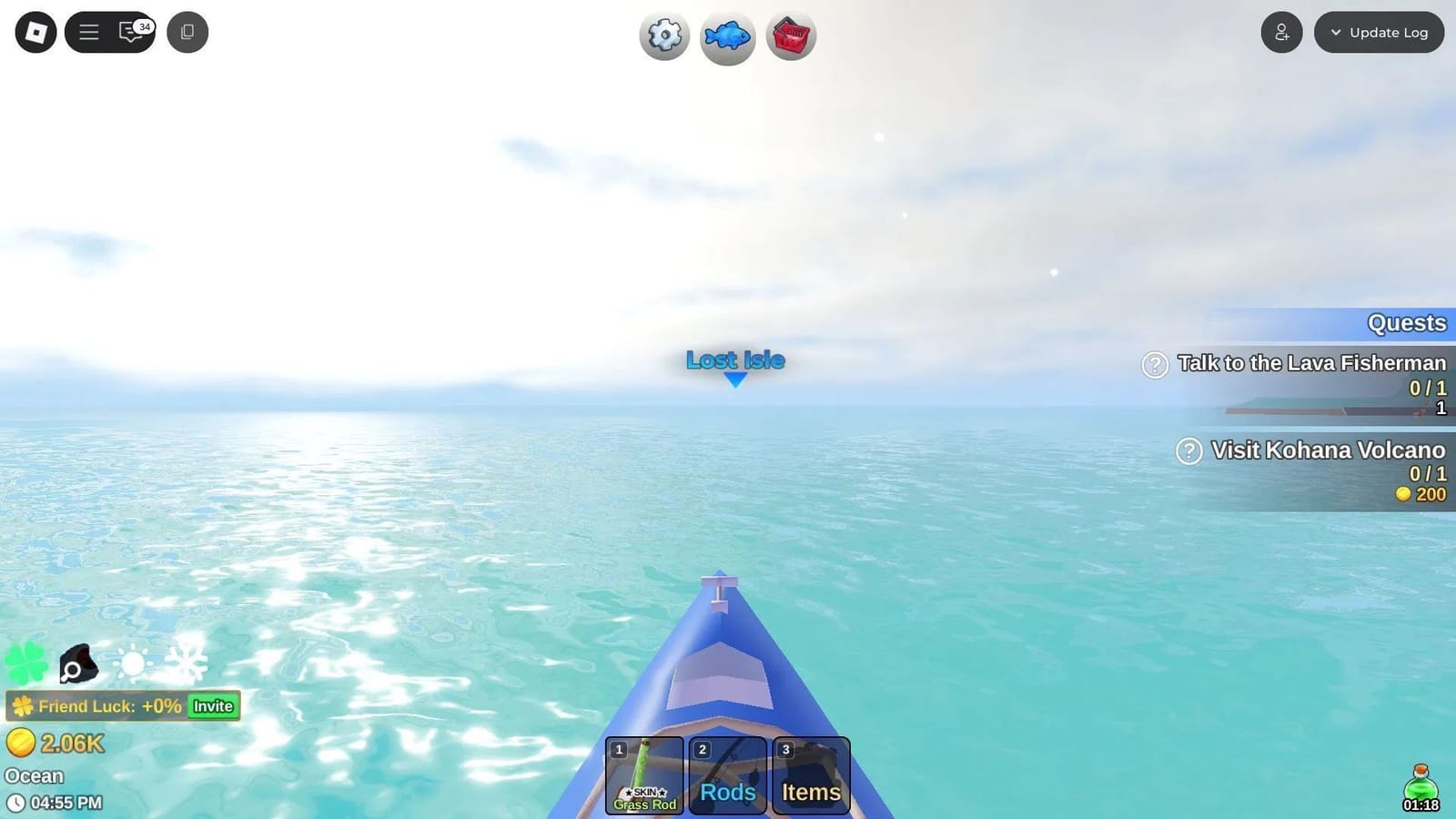Image resolution: width=1456 pixels, height=819 pixels.
Task: Expand the Update Log dropdown
Action: [1379, 32]
